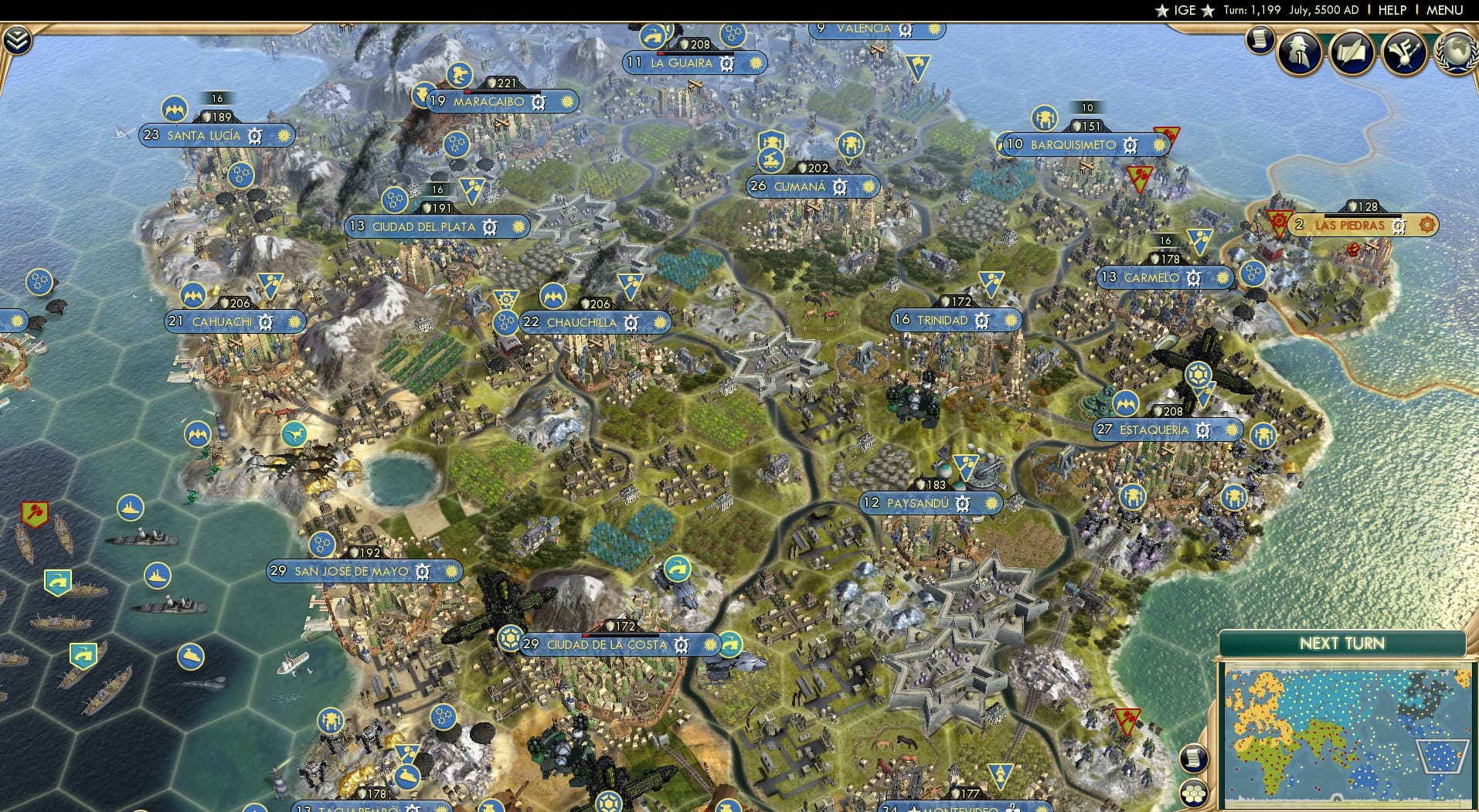1479x812 pixels.
Task: Open the notification scroll beside the minimap
Action: (1194, 758)
